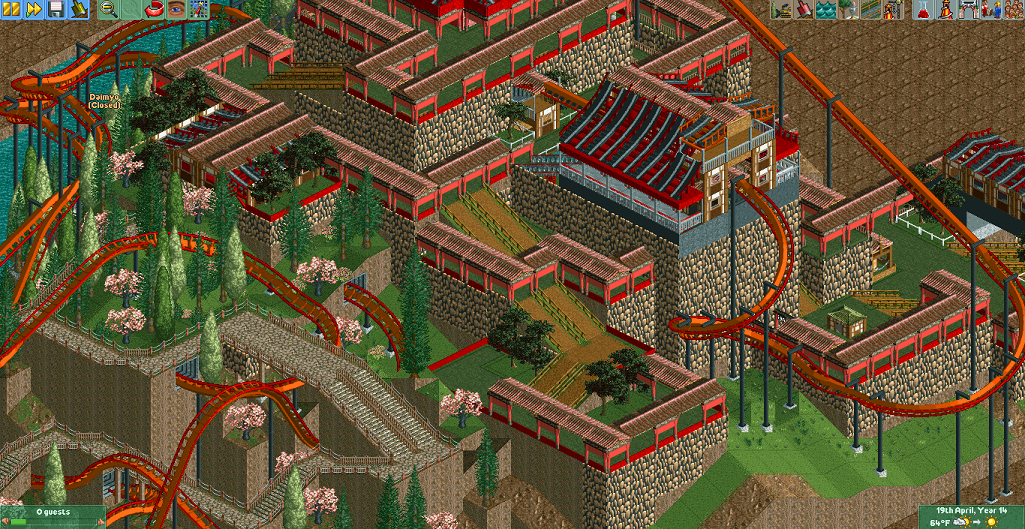
Task: Select the footpath construction tool
Action: 869,9
